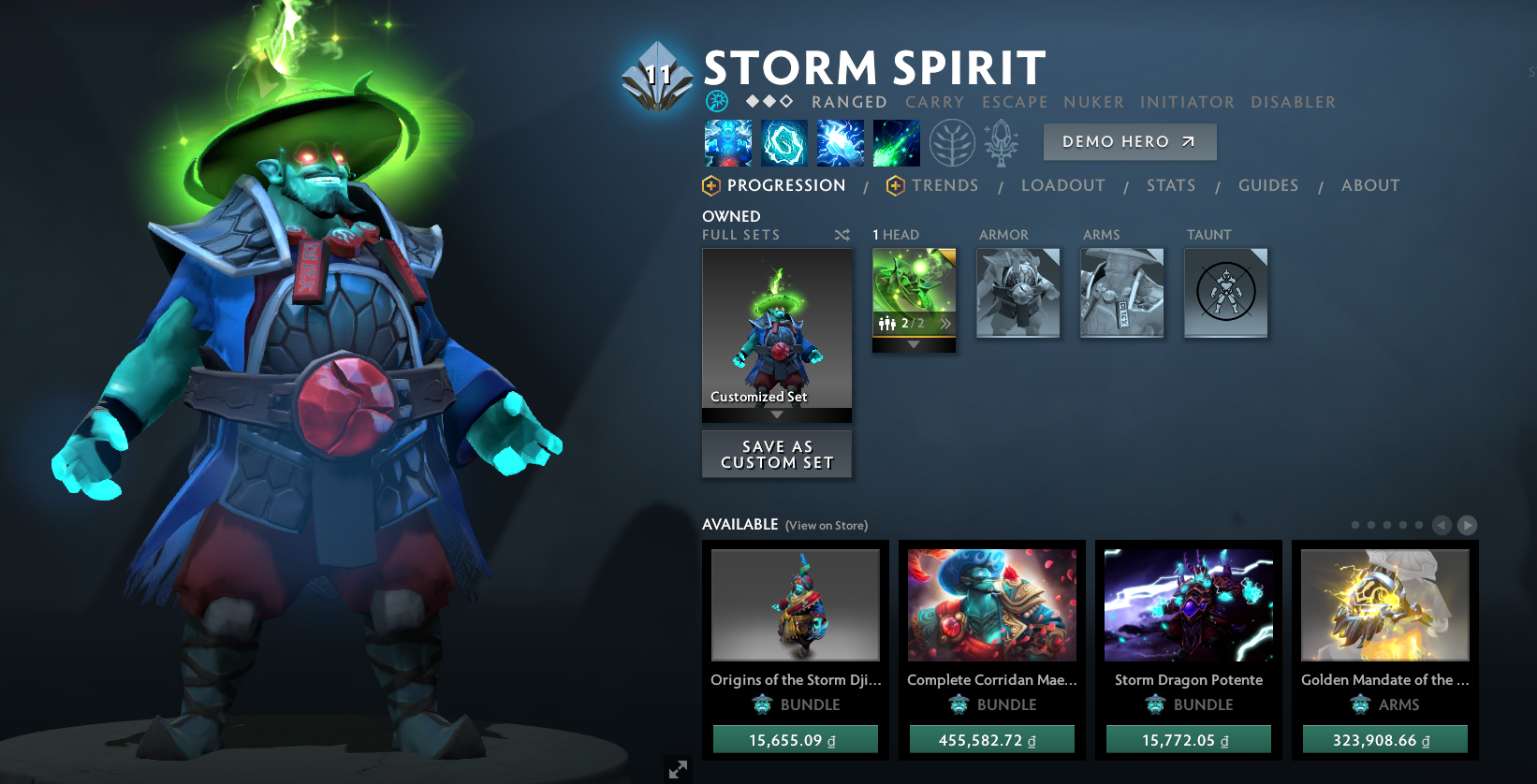Toggle the previous page arrow for available items
1537x784 pixels.
pos(1441,525)
